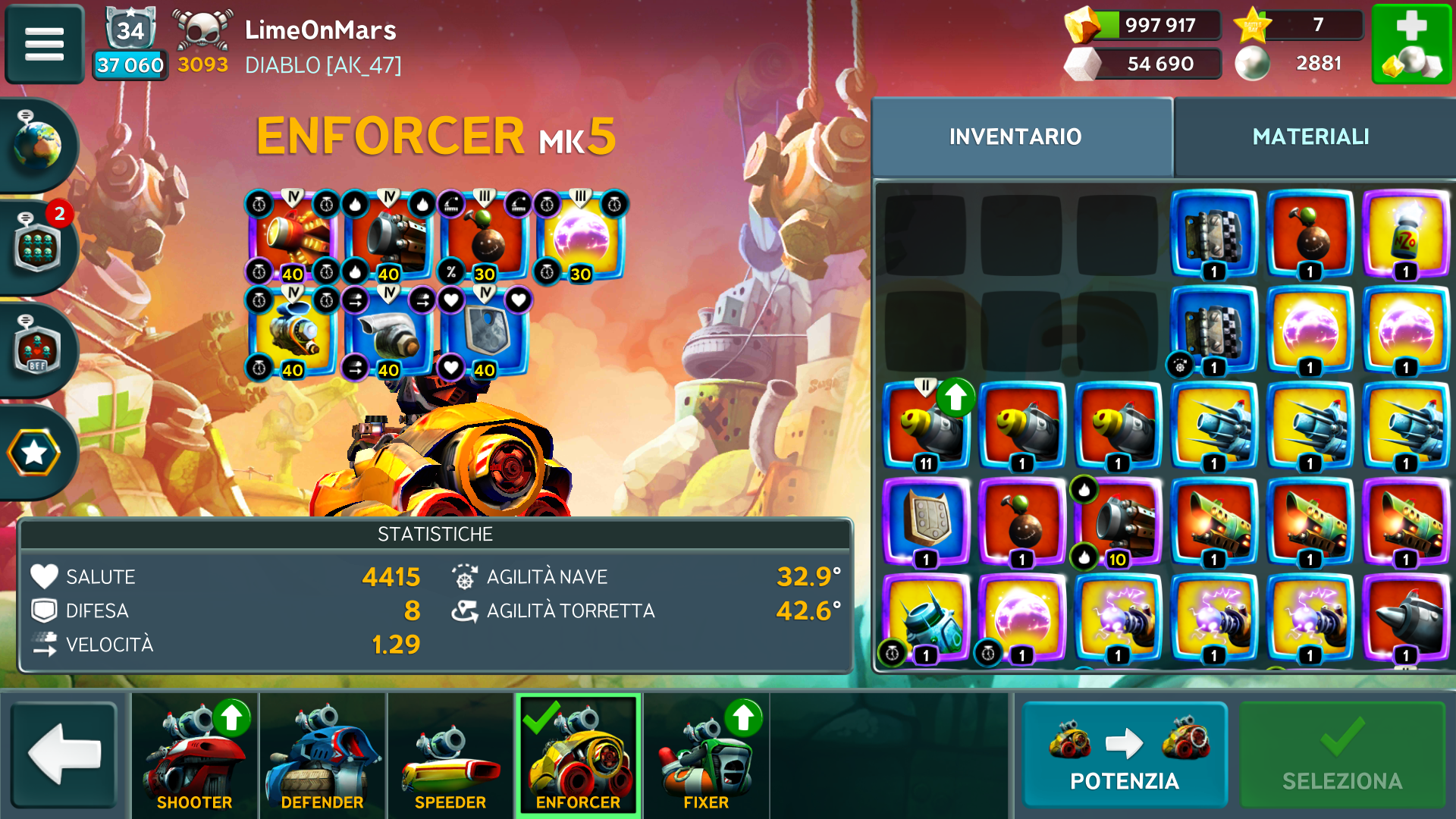
Task: Select the Enforcer ship tile
Action: click(x=578, y=755)
